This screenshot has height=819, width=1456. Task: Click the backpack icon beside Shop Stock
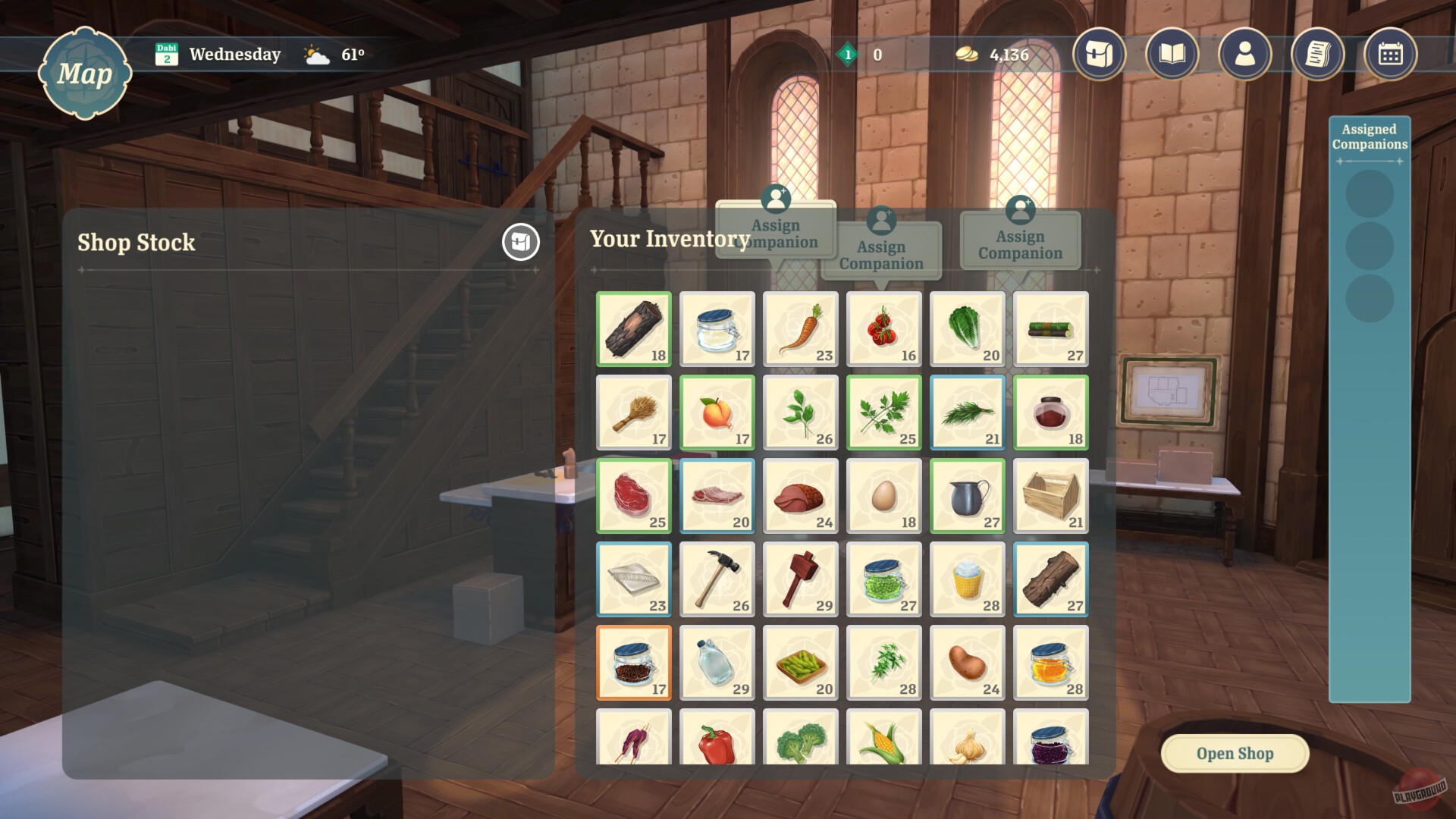(x=520, y=243)
